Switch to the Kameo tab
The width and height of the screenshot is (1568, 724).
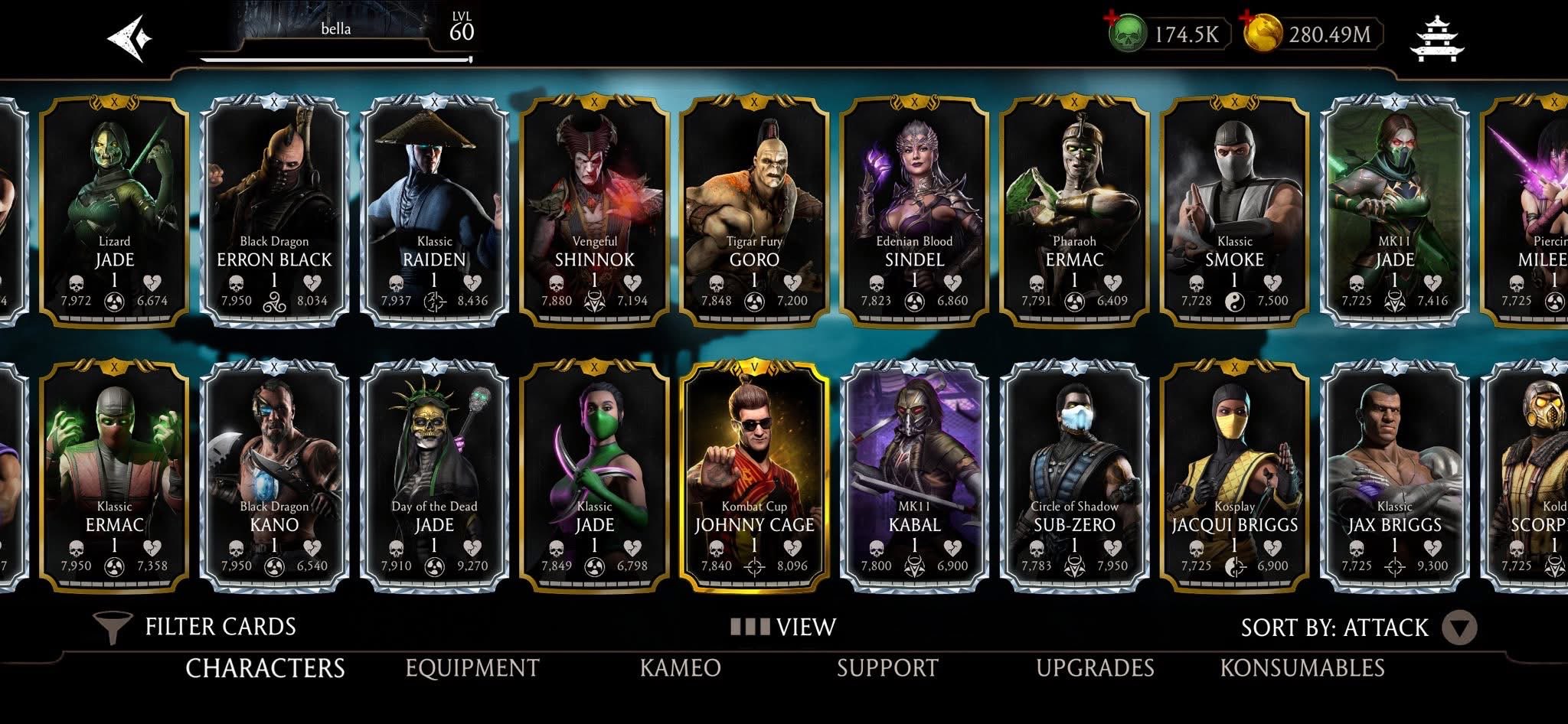tap(680, 668)
